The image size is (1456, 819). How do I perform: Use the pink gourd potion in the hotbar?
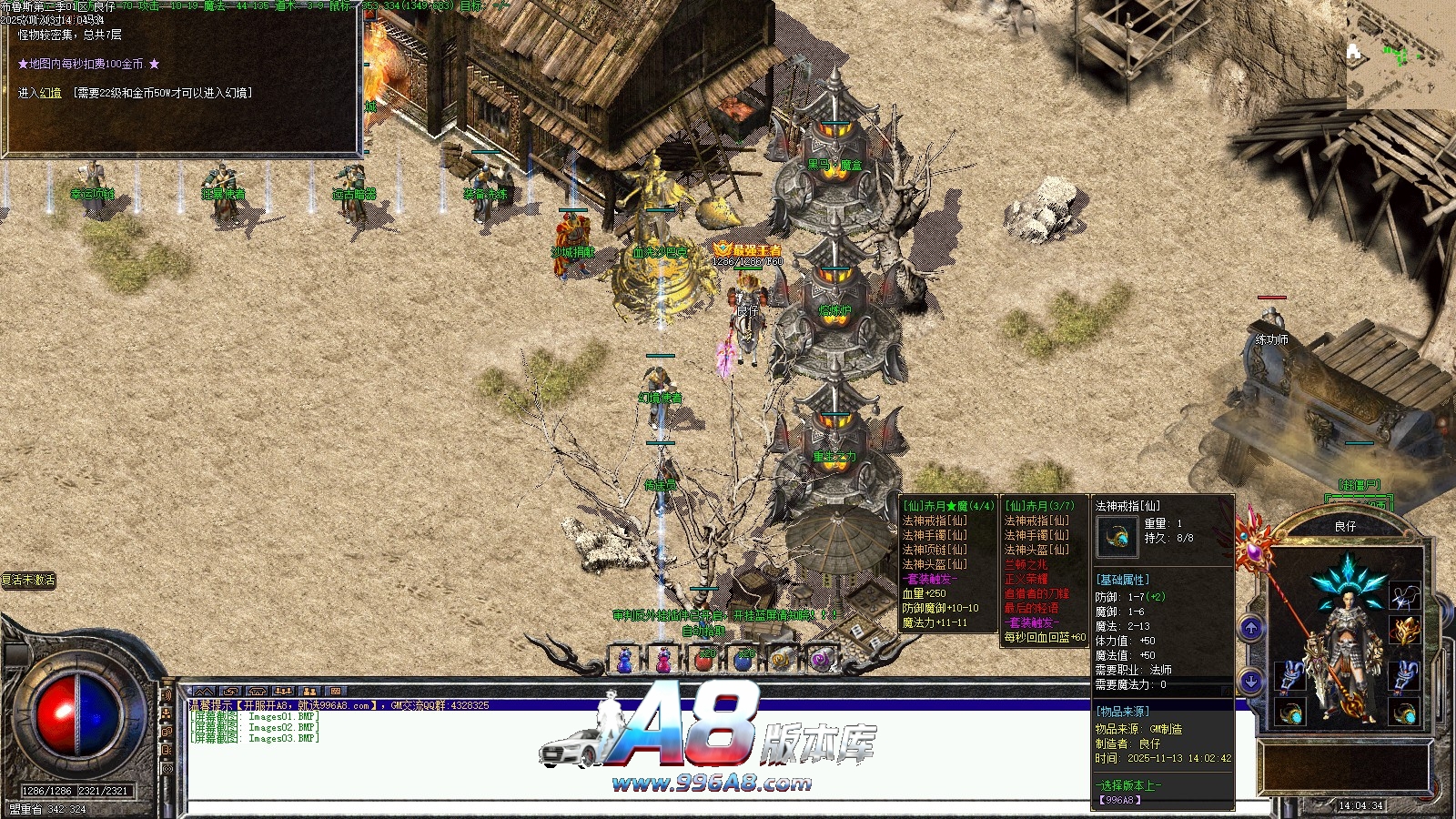(x=664, y=661)
